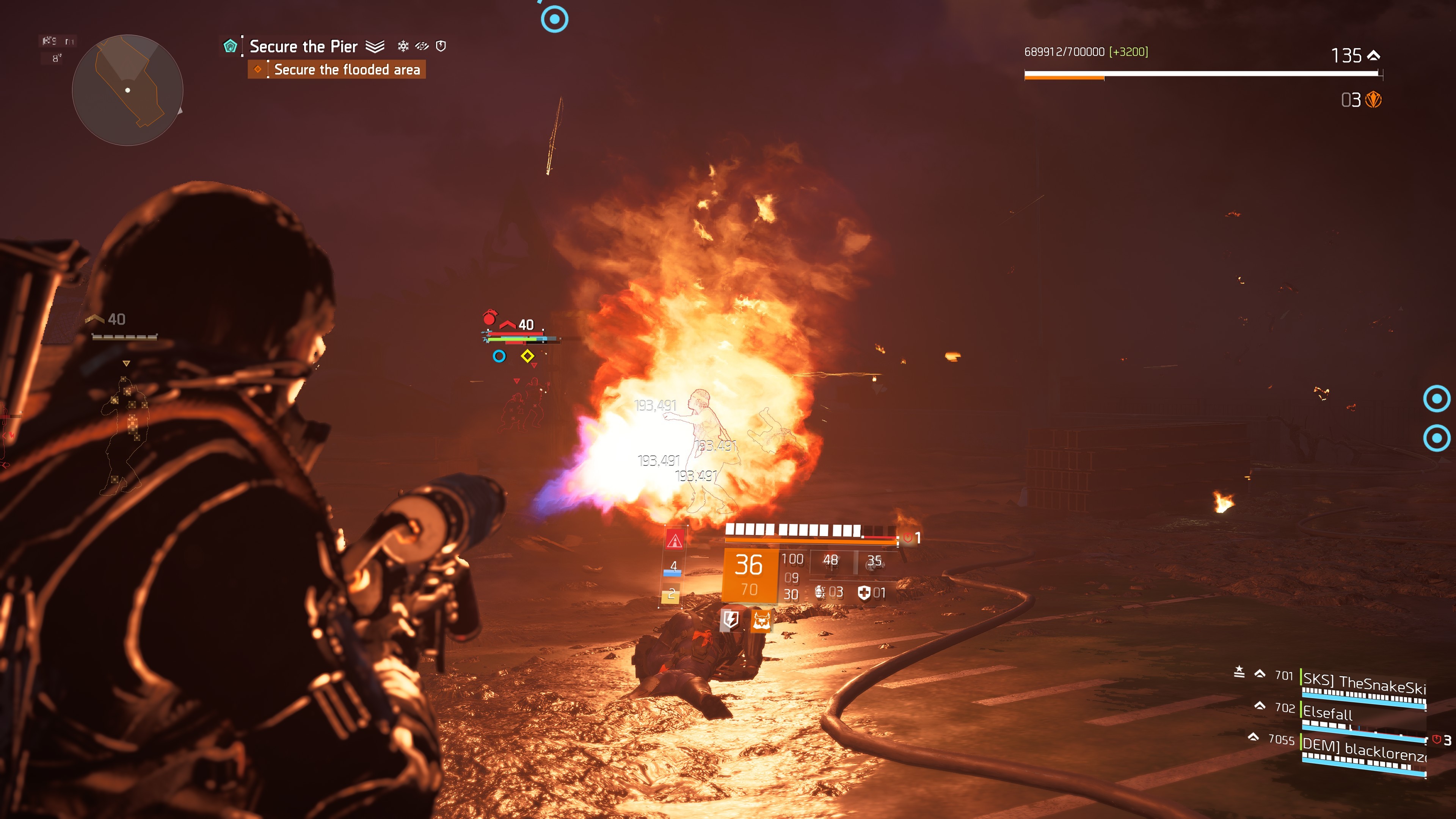
Task: Select the Secure the Pier mission tracker
Action: [303, 46]
